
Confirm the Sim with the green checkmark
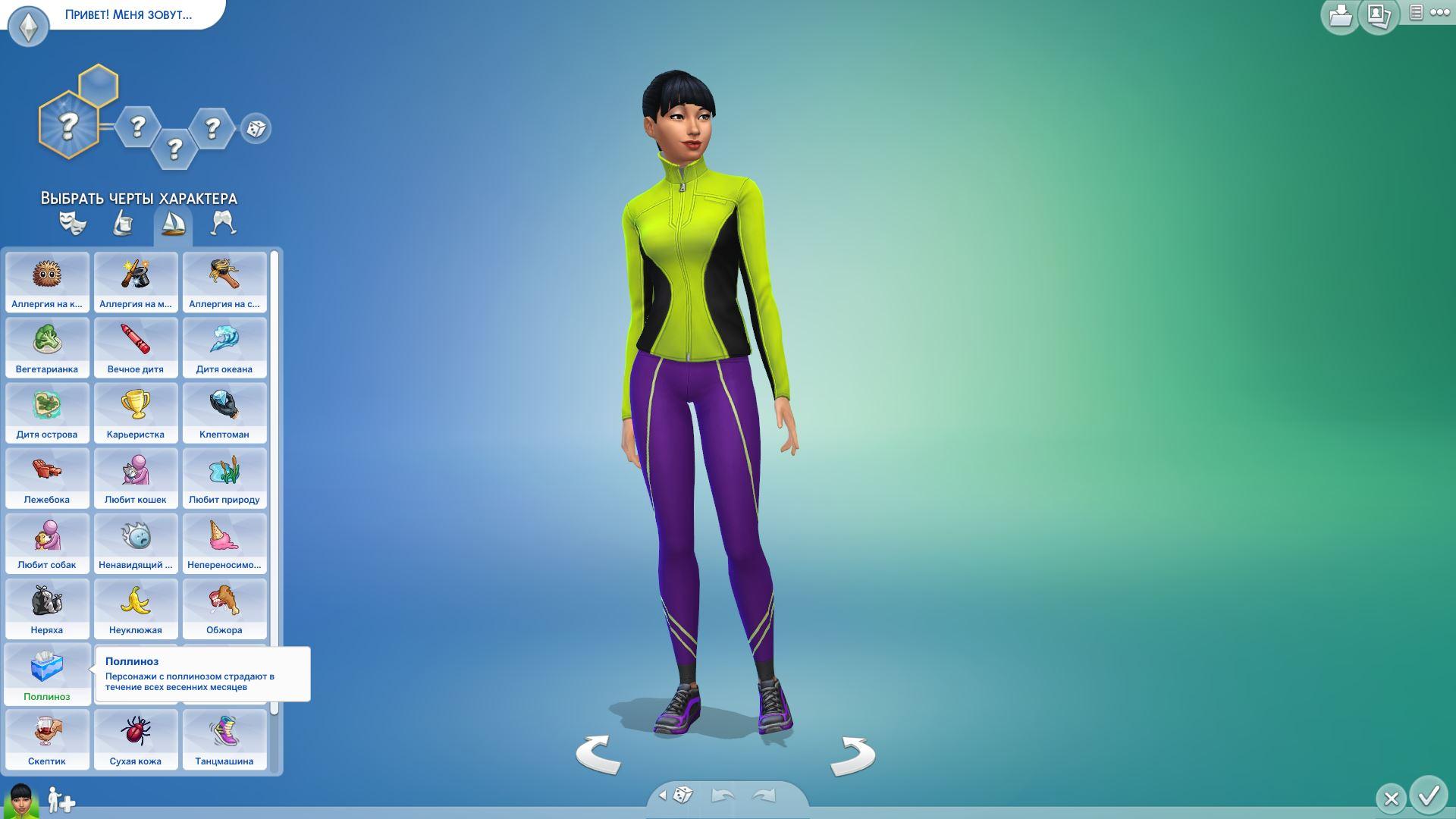(1429, 796)
